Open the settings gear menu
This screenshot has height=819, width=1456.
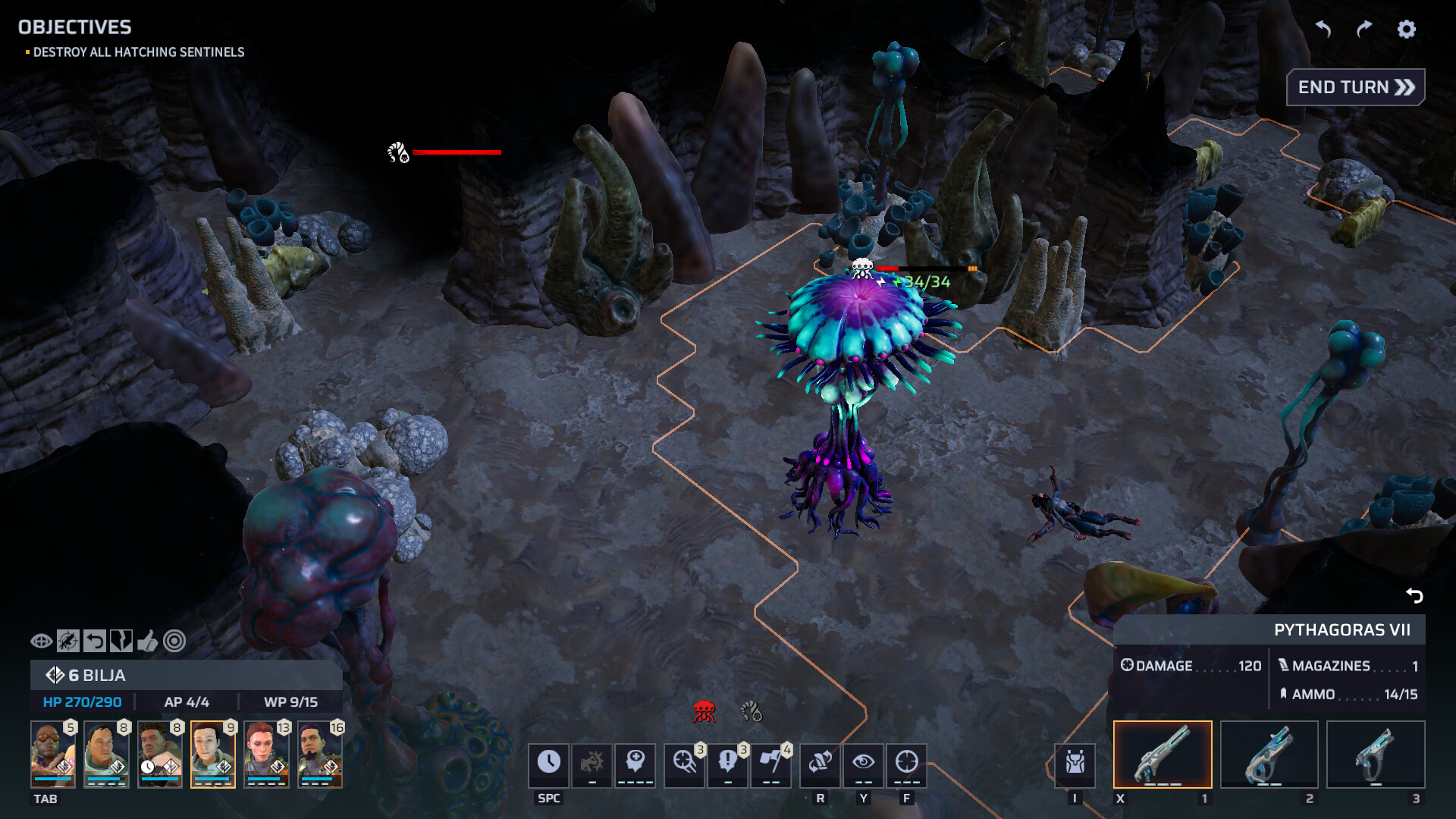click(x=1406, y=29)
